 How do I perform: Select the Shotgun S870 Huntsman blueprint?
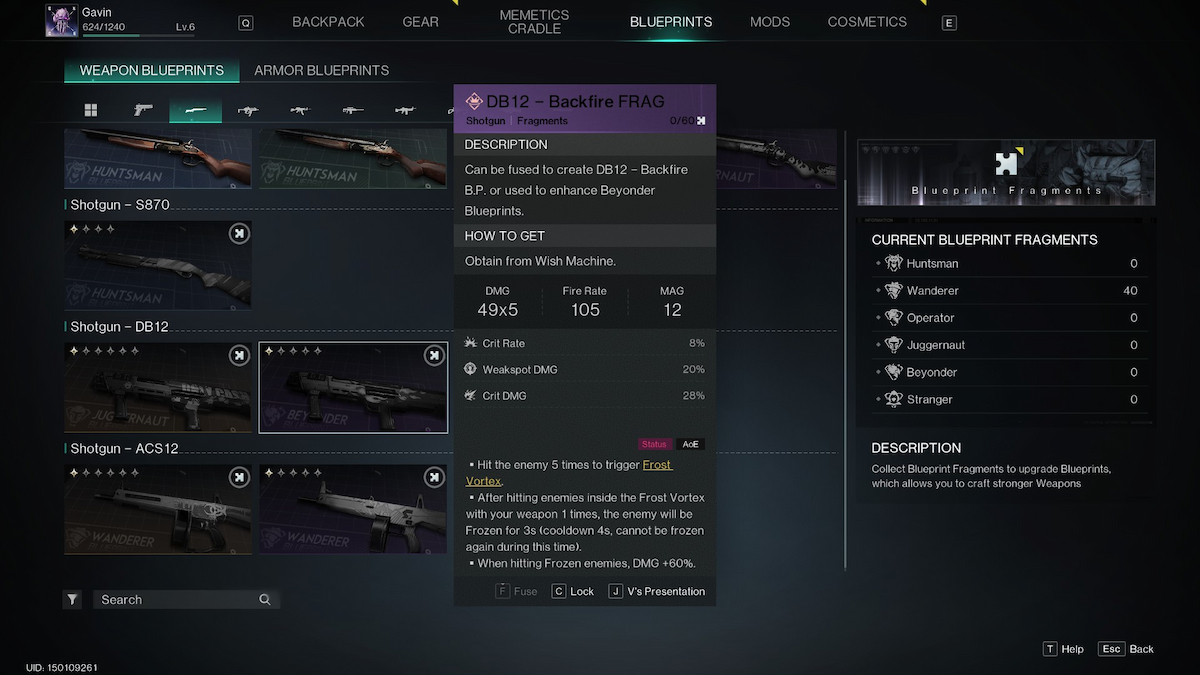point(158,266)
